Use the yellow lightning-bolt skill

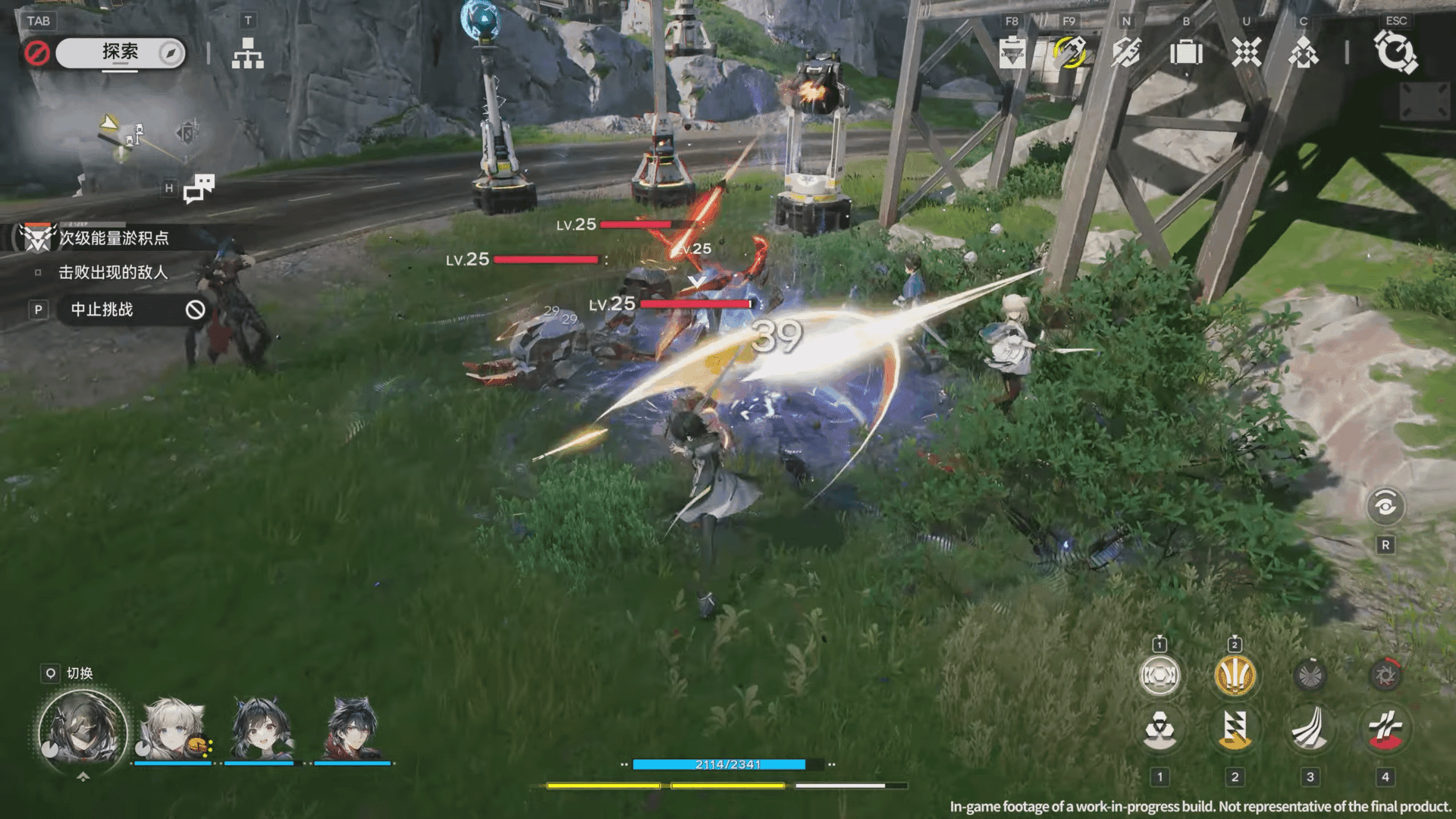[1235, 730]
